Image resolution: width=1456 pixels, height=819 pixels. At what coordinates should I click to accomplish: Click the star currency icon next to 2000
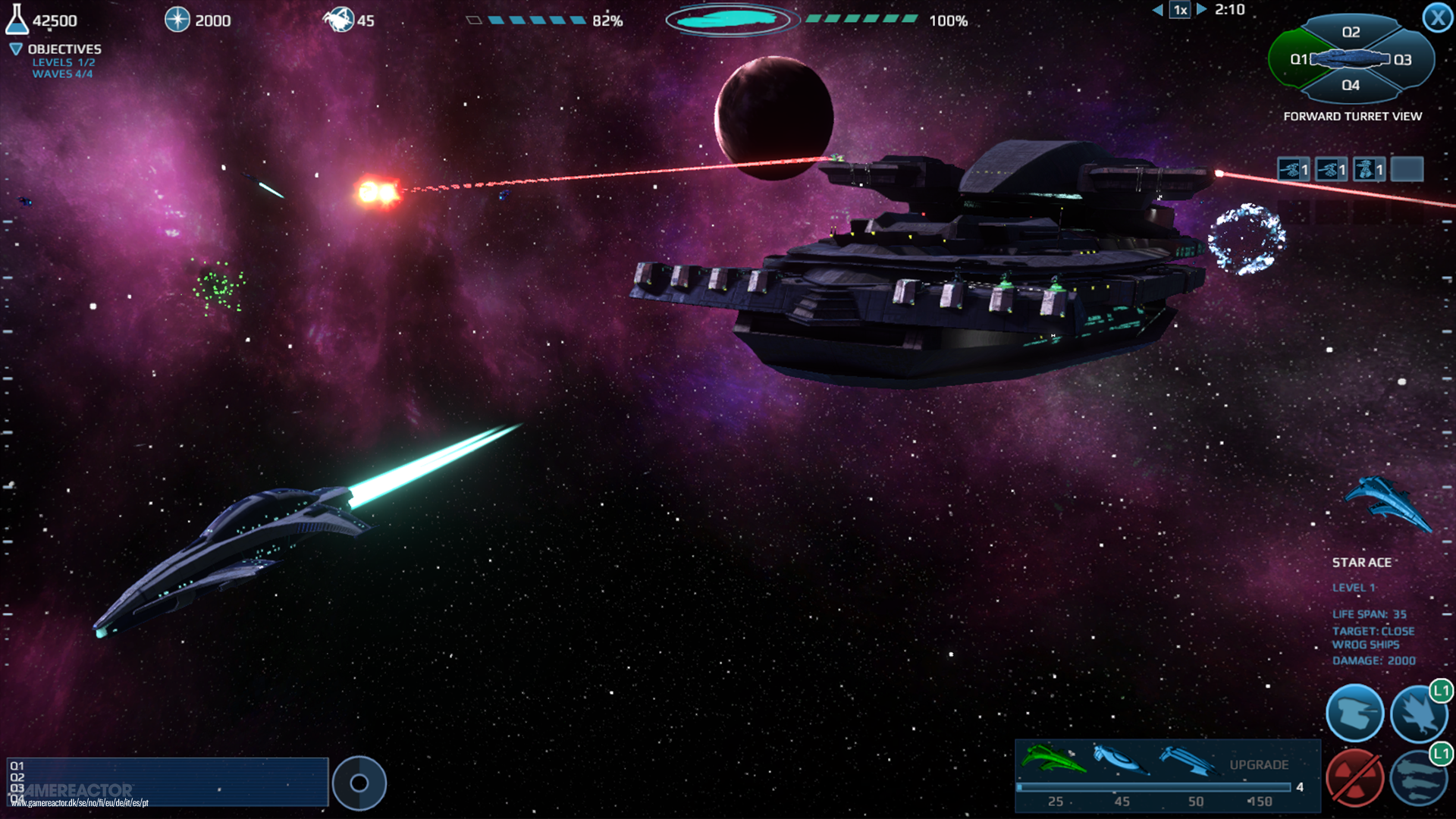point(177,20)
